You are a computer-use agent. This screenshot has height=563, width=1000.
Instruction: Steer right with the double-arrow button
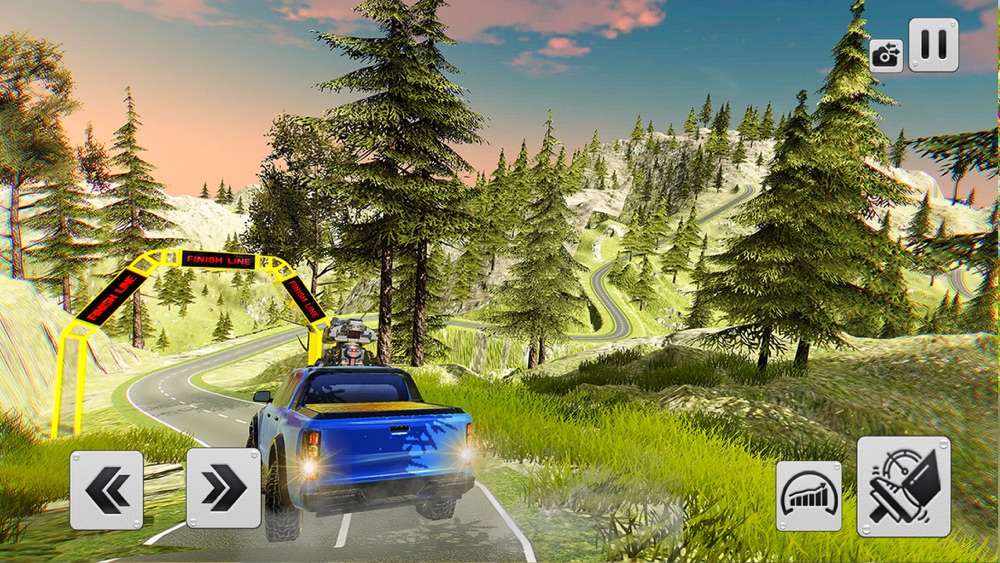(x=223, y=489)
